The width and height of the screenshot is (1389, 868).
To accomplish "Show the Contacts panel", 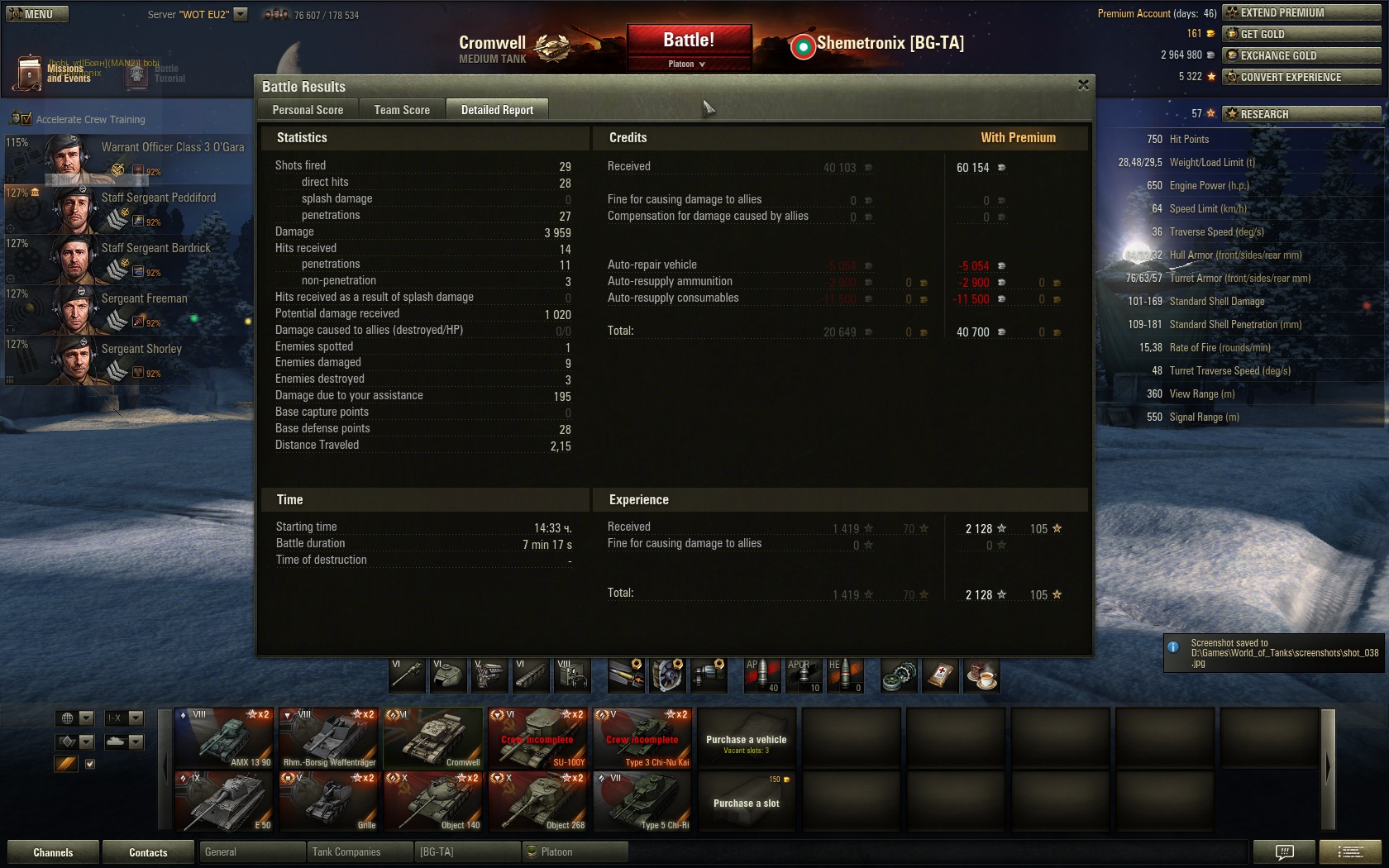I will [148, 852].
